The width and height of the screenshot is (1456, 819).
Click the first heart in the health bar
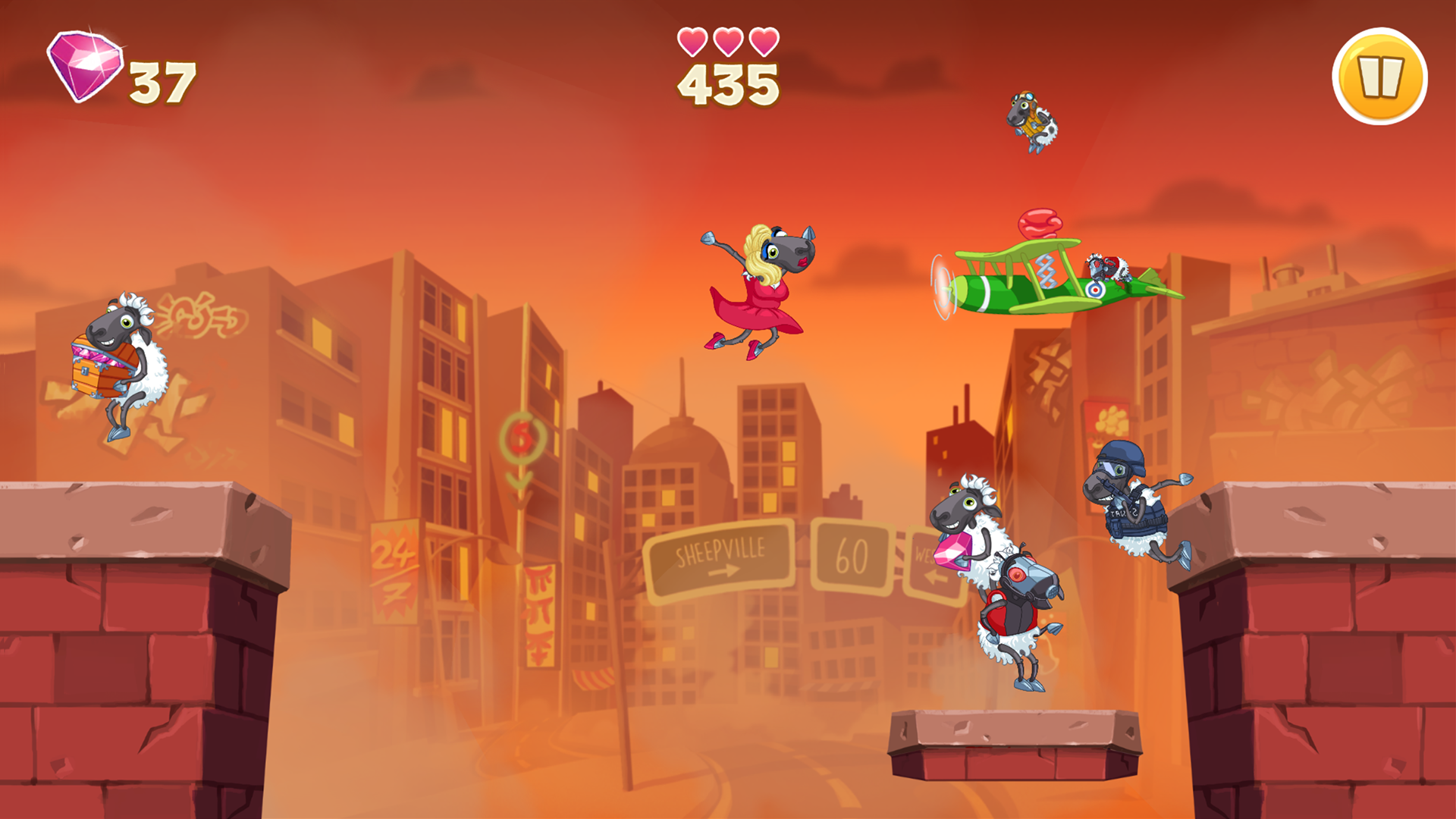click(691, 42)
